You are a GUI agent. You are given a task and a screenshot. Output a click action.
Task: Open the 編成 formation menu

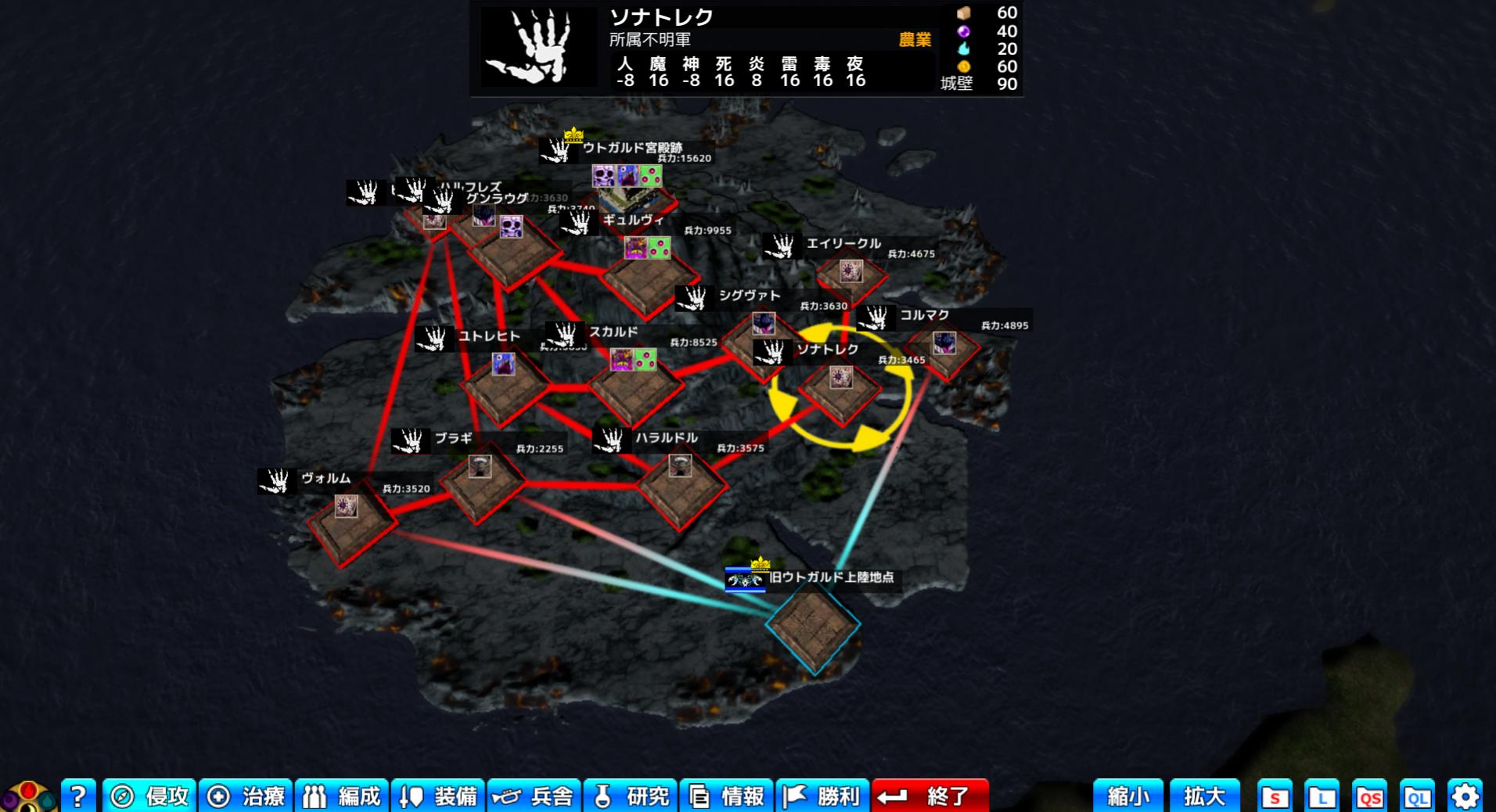point(342,796)
